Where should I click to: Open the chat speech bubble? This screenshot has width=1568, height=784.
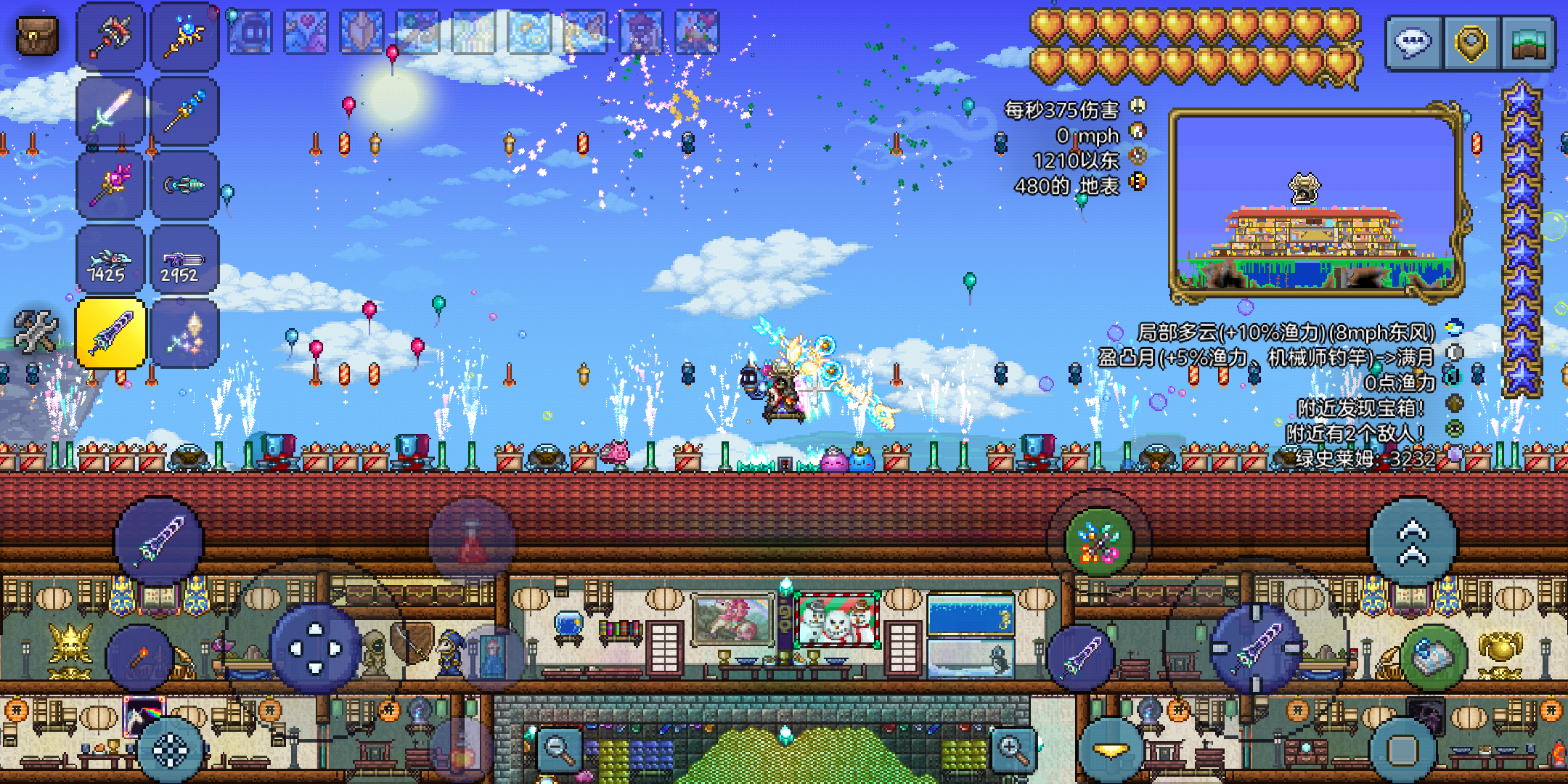[x=1413, y=43]
